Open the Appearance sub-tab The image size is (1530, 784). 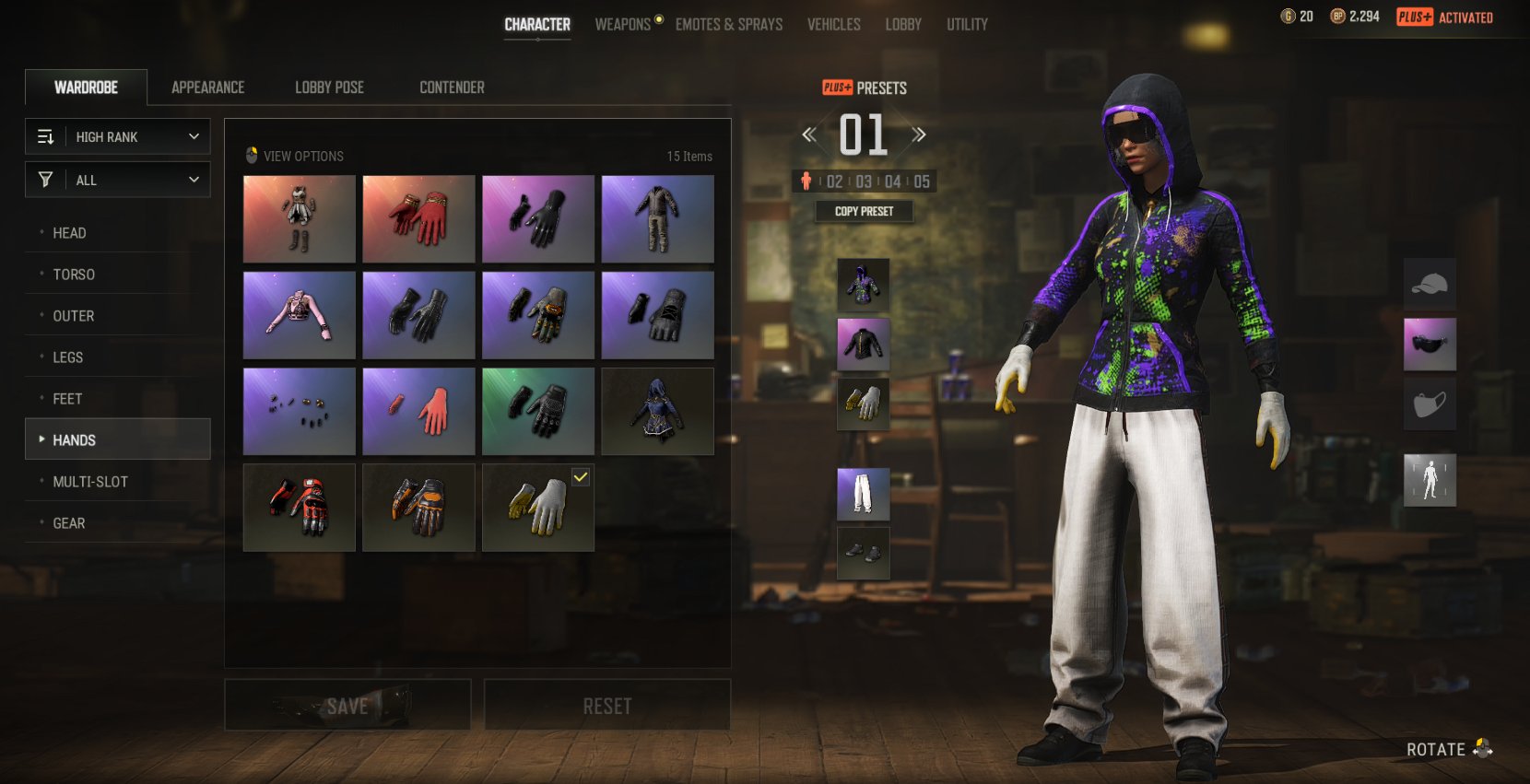[x=208, y=88]
